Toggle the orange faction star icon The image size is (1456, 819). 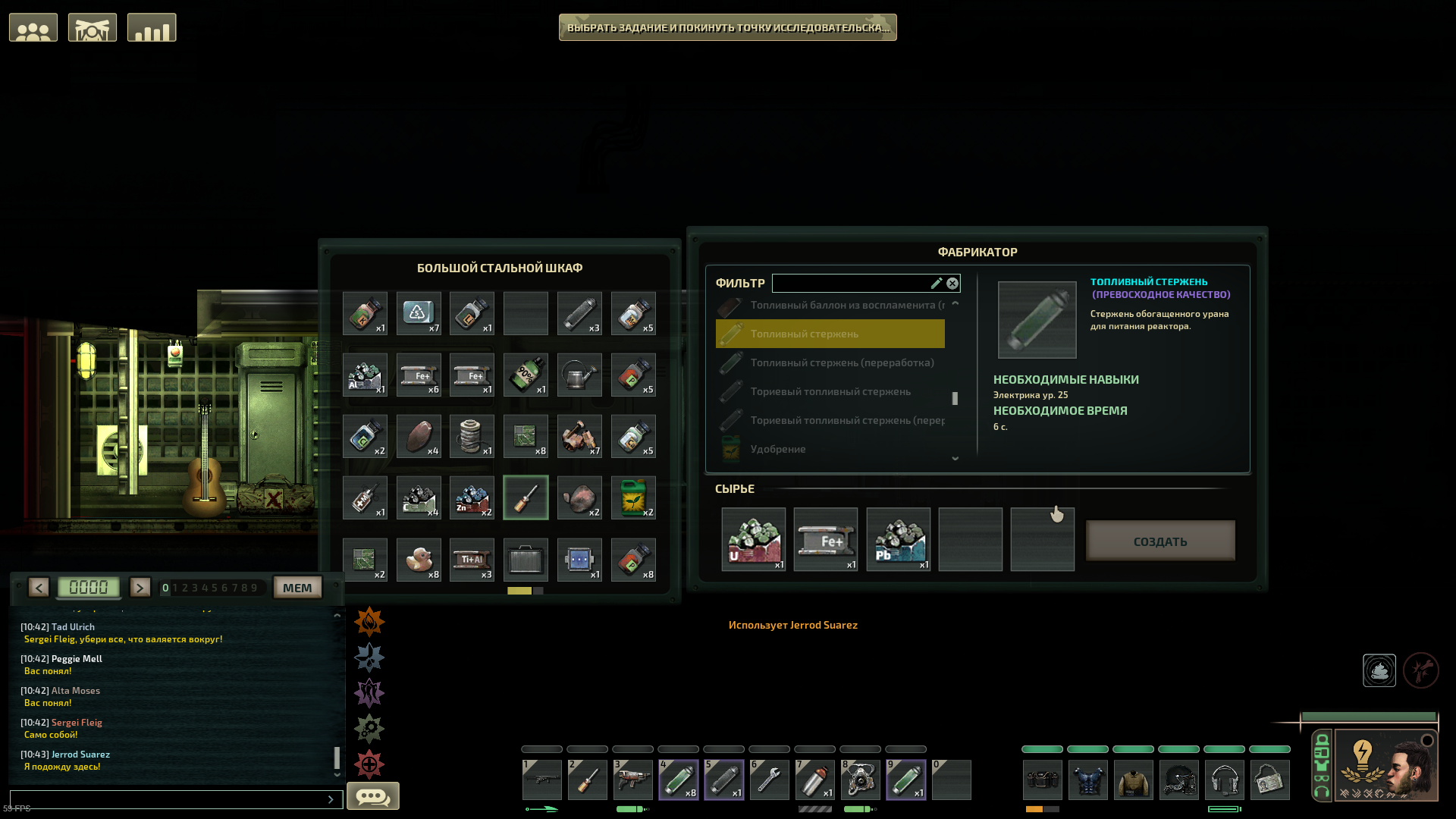(369, 621)
